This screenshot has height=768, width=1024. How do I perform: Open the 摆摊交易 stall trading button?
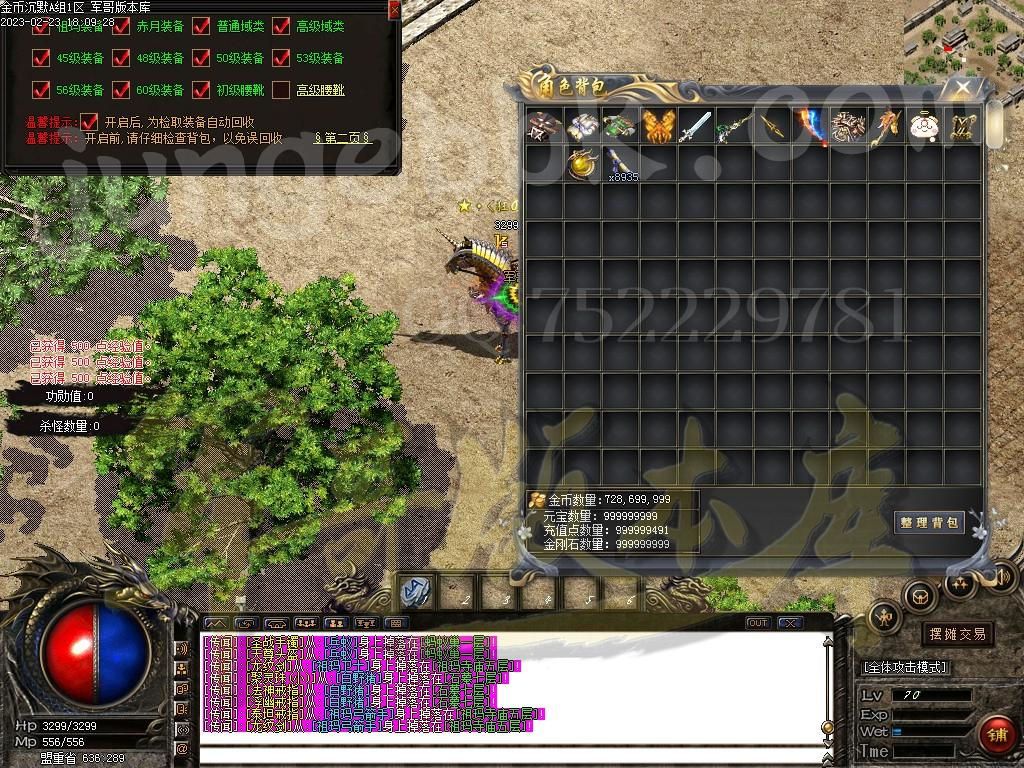957,634
